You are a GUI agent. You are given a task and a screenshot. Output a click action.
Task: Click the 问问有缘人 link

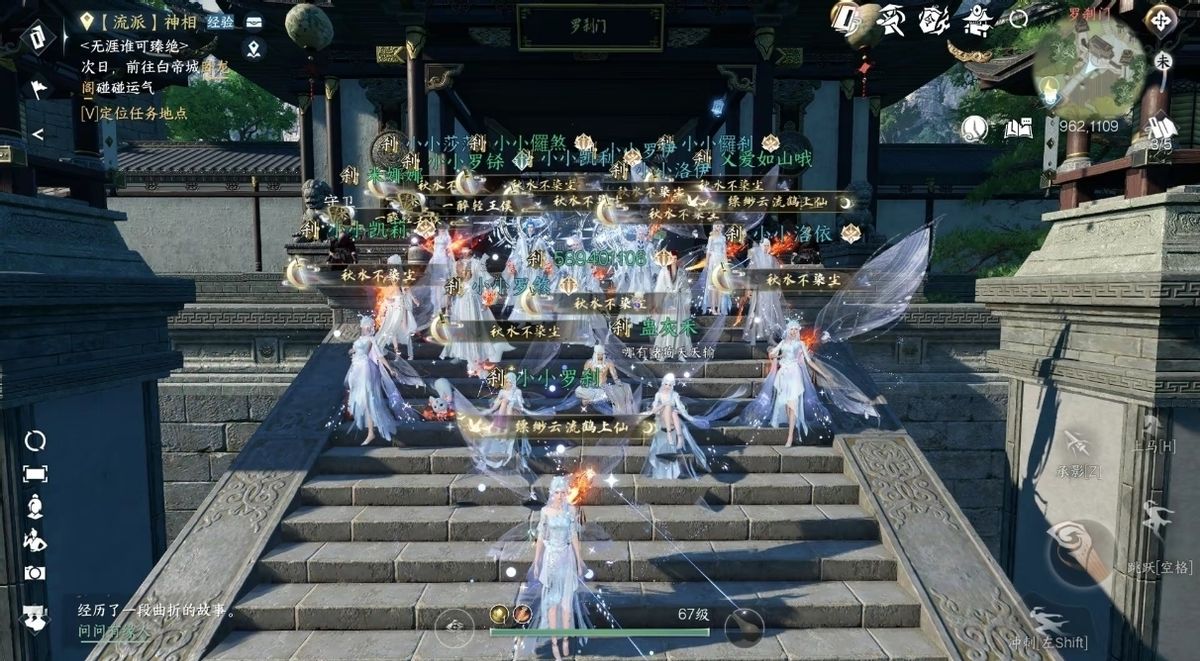coord(114,632)
